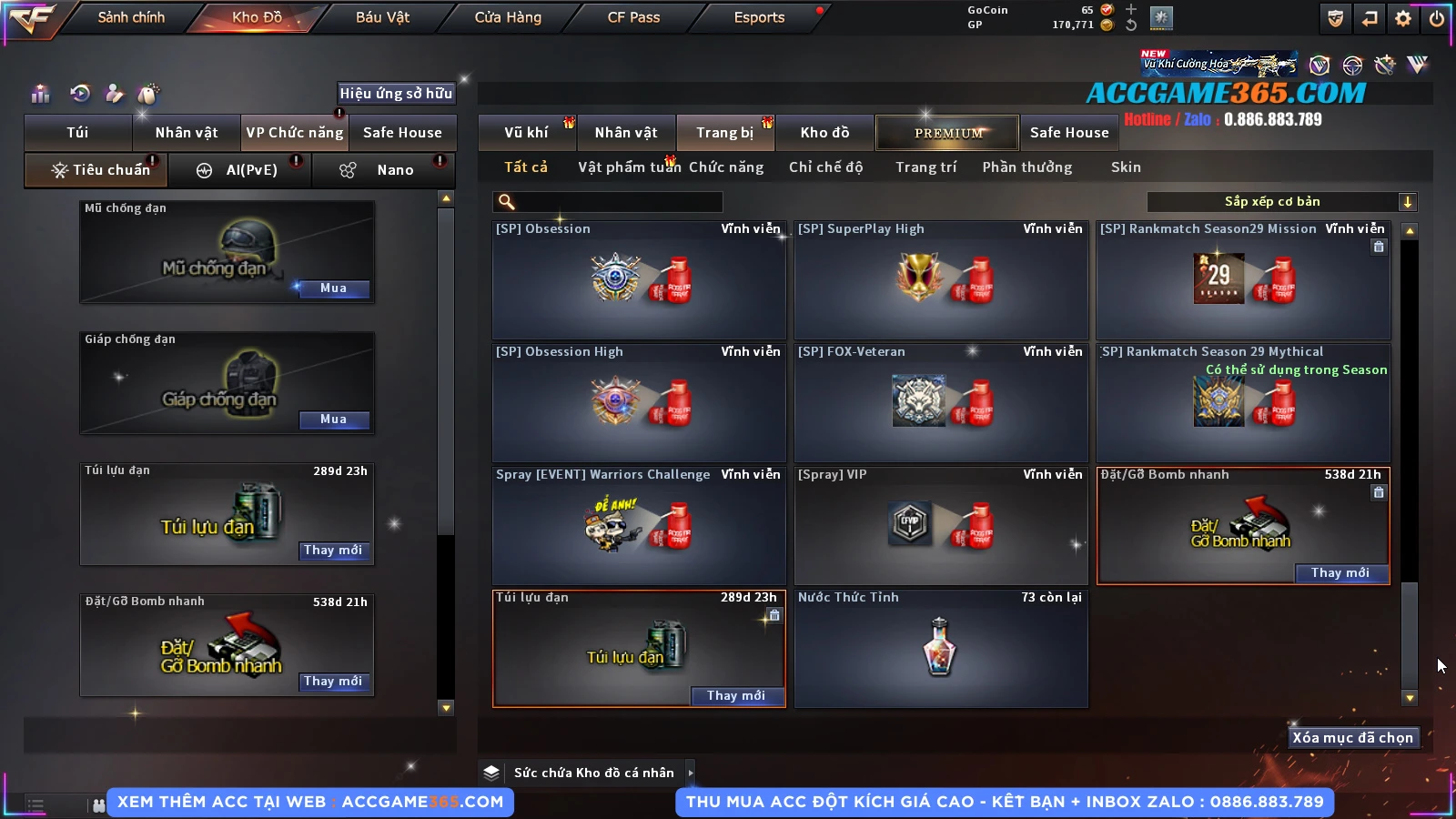Image resolution: width=1456 pixels, height=819 pixels.
Task: Open the Esports menu
Action: [759, 17]
